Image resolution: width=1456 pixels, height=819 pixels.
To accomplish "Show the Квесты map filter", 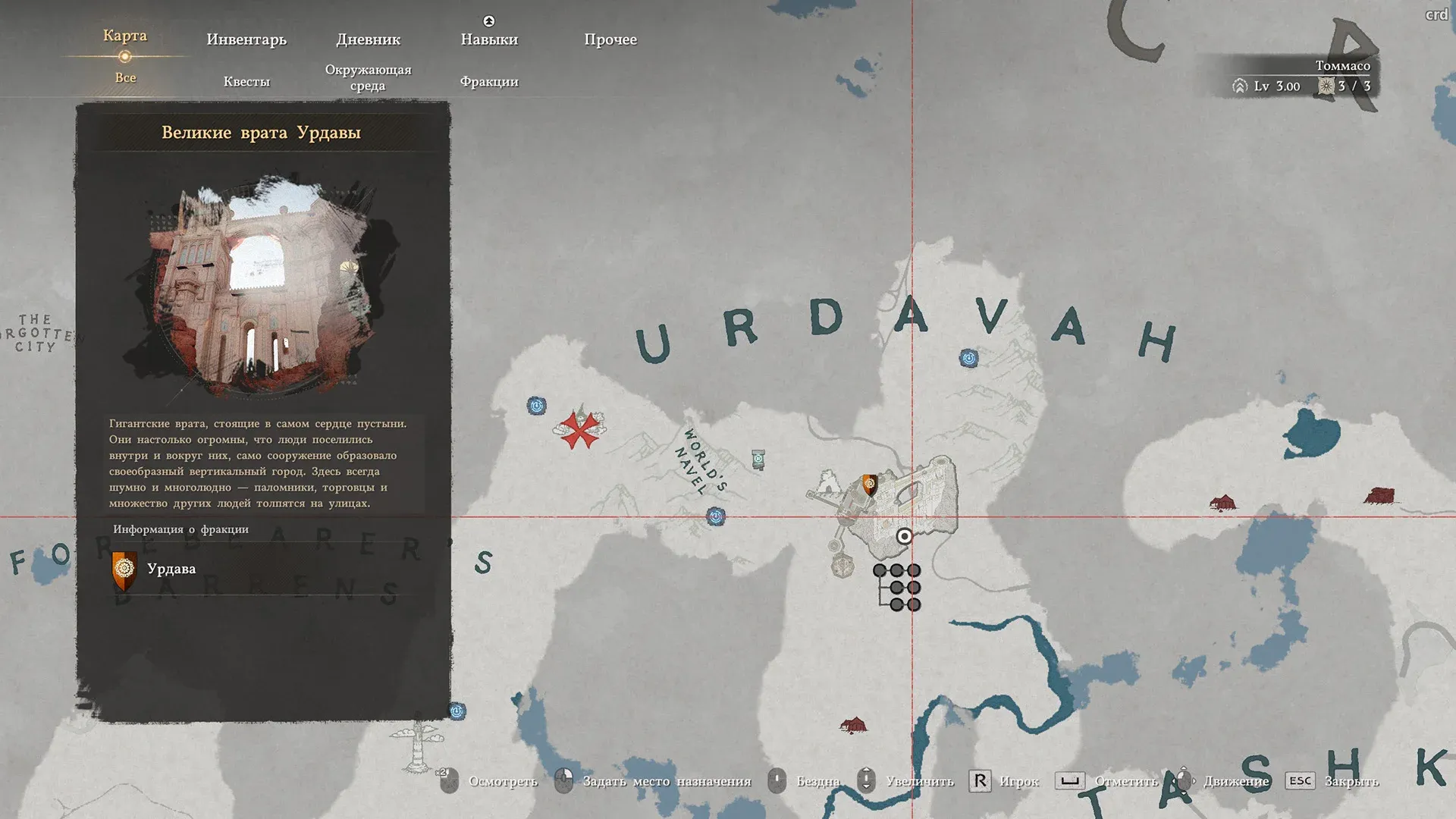I will click(246, 81).
